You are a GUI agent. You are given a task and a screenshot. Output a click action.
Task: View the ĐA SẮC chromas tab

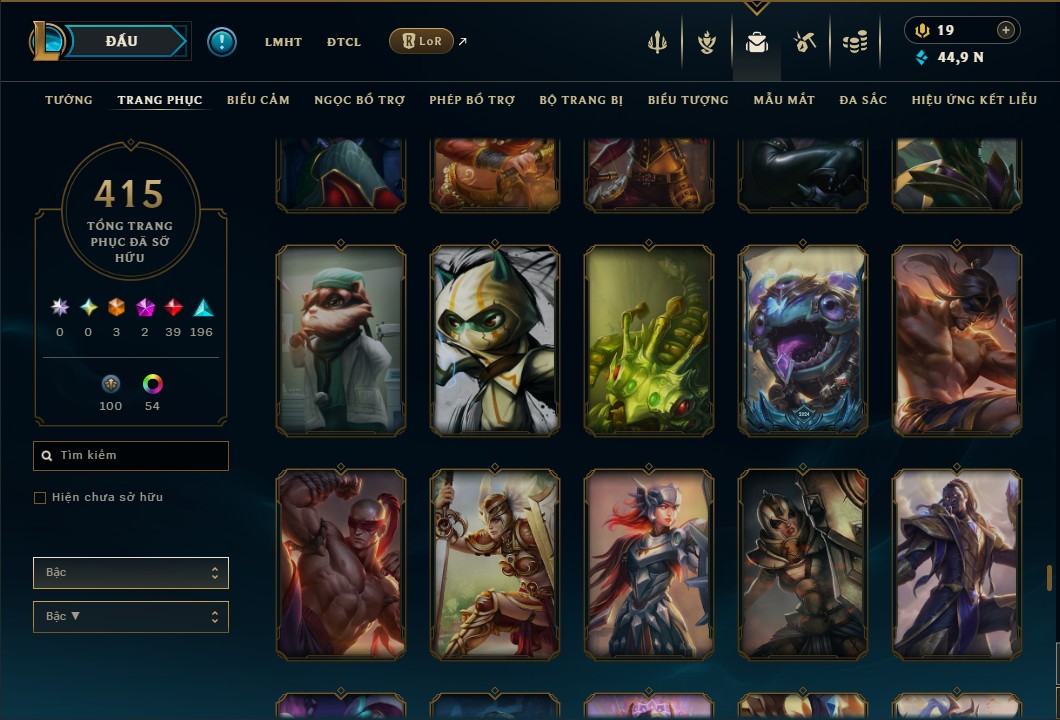pyautogui.click(x=863, y=100)
